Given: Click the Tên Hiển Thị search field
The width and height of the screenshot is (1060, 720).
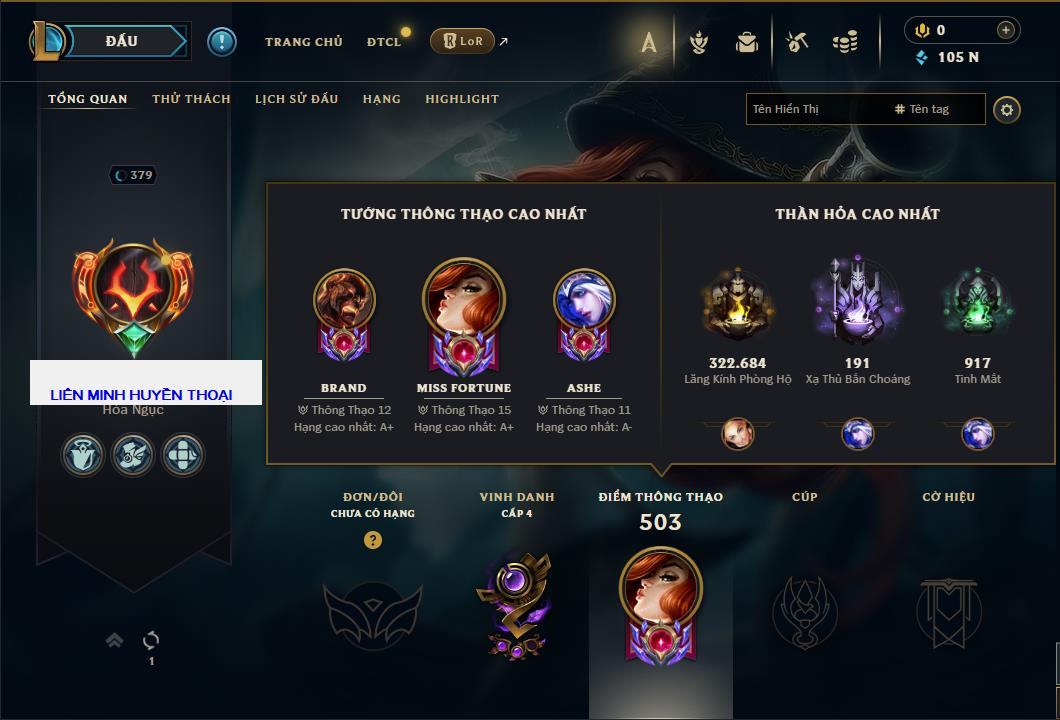Looking at the screenshot, I should (x=815, y=109).
